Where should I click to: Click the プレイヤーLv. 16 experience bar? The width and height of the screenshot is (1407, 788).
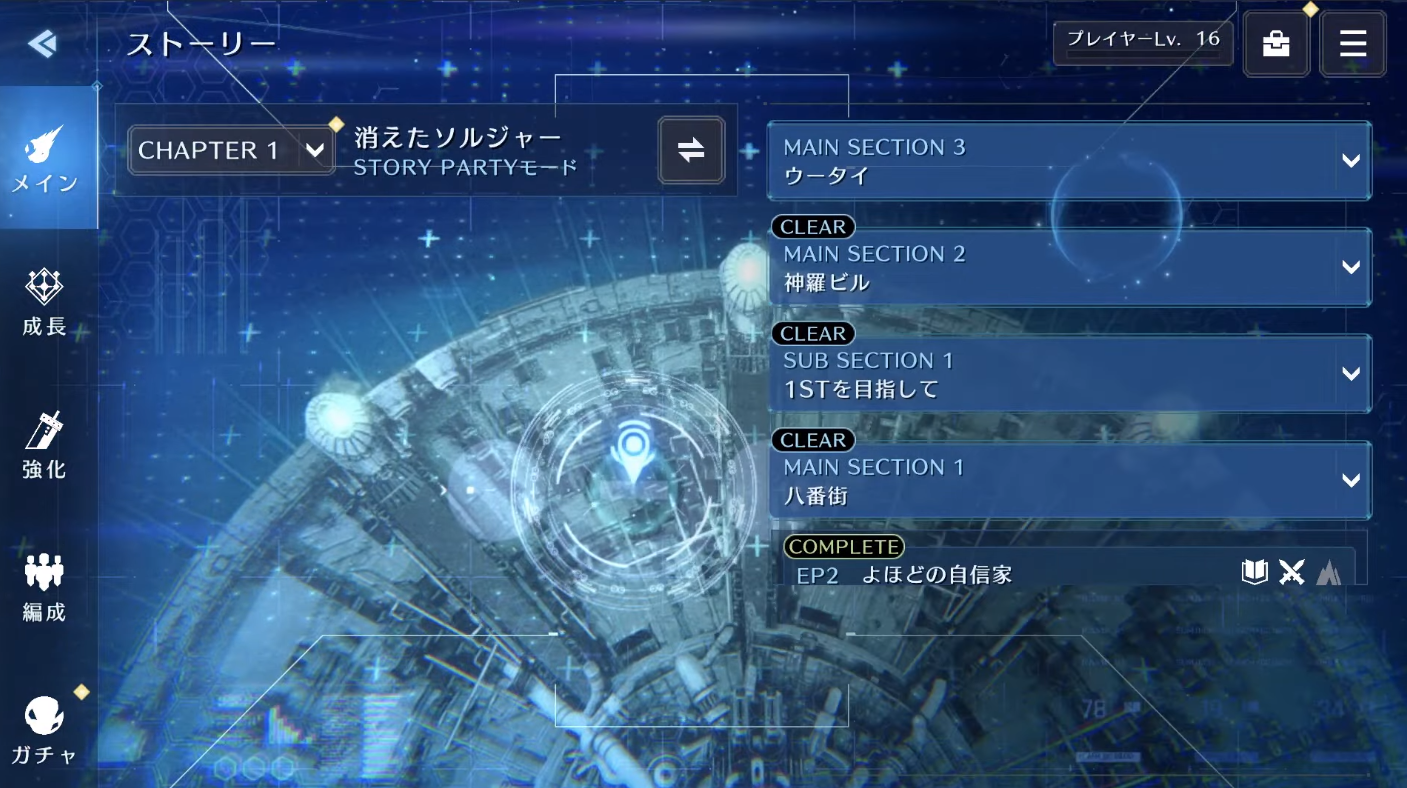(1142, 42)
